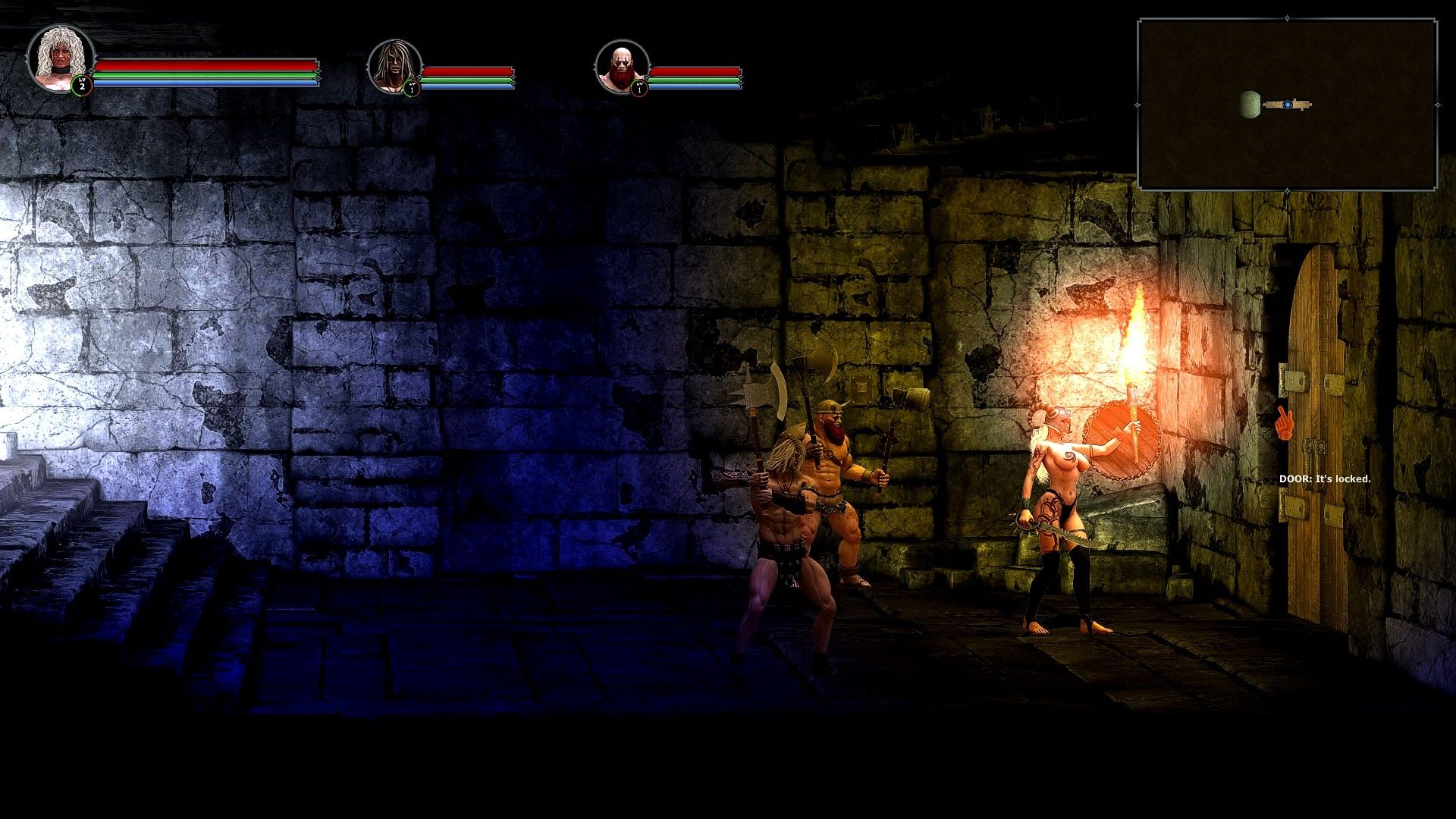1456x819 pixels.
Task: Click the orange hand interaction icon
Action: 1282,423
